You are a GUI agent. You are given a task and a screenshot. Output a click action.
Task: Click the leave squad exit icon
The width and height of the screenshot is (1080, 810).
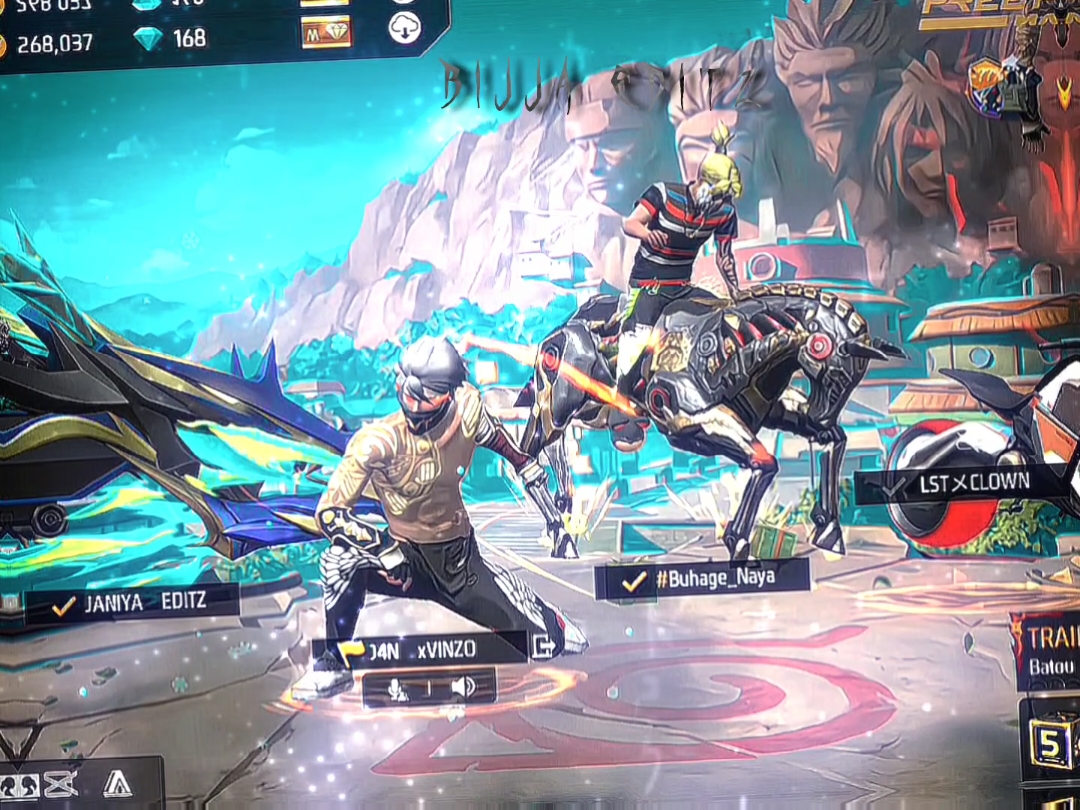click(x=544, y=646)
